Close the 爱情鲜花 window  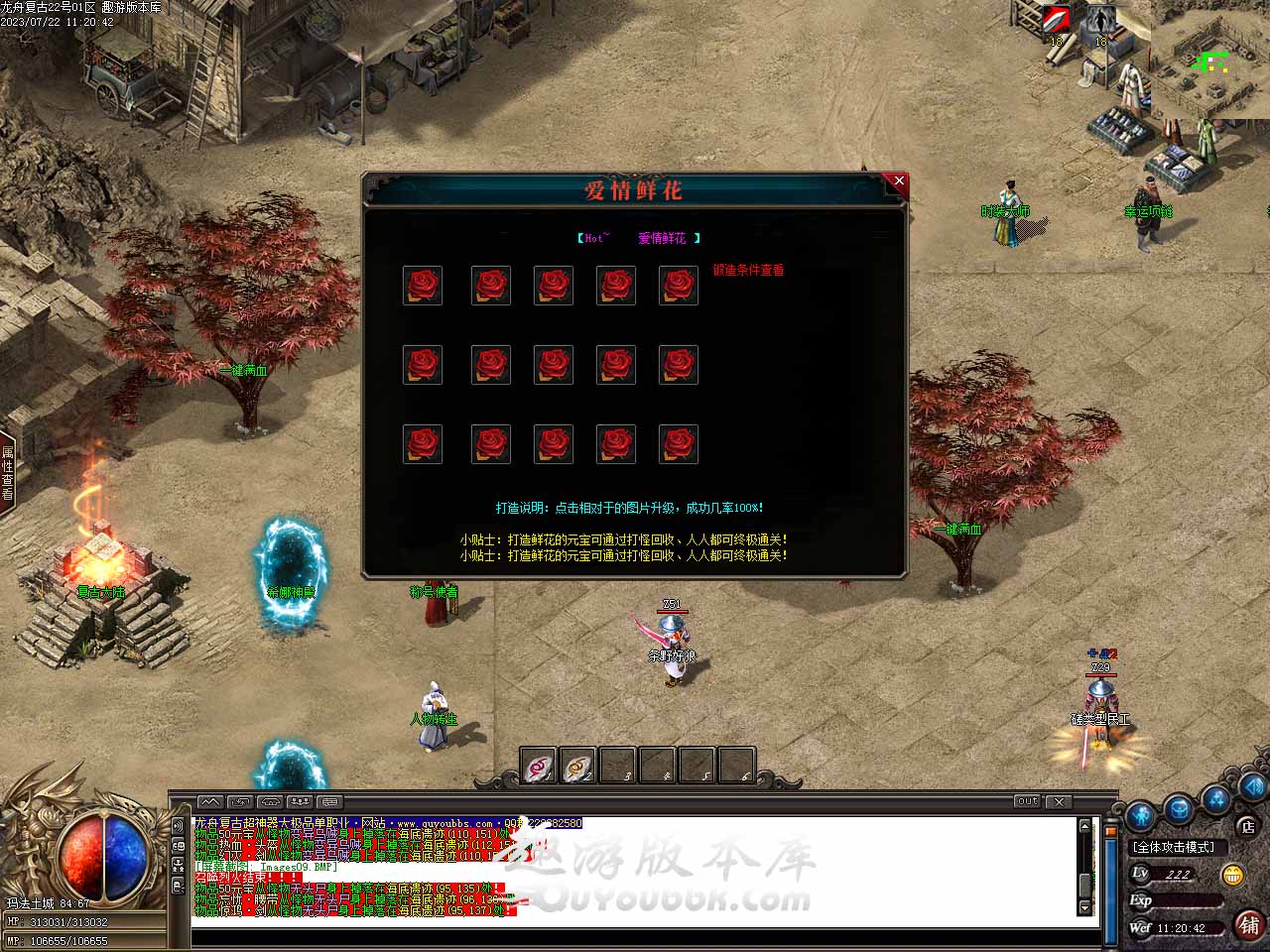pyautogui.click(x=899, y=181)
